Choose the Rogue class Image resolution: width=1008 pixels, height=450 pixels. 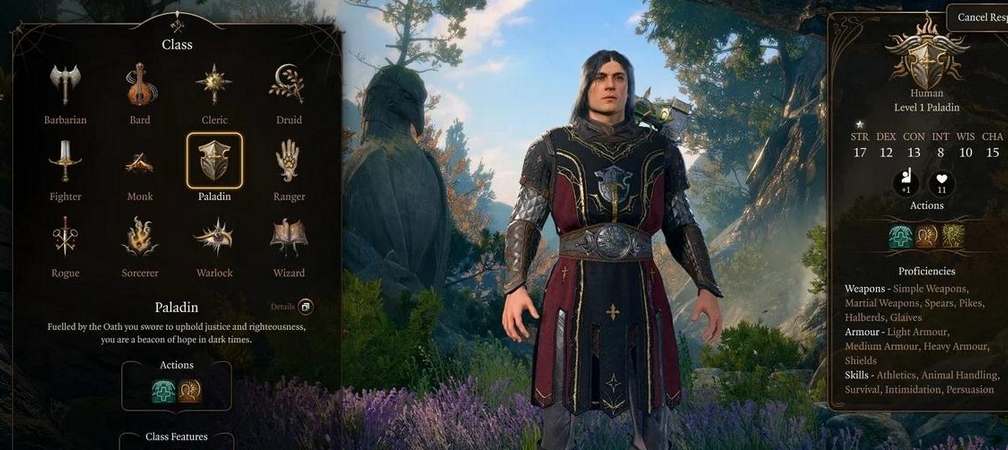[x=65, y=238]
